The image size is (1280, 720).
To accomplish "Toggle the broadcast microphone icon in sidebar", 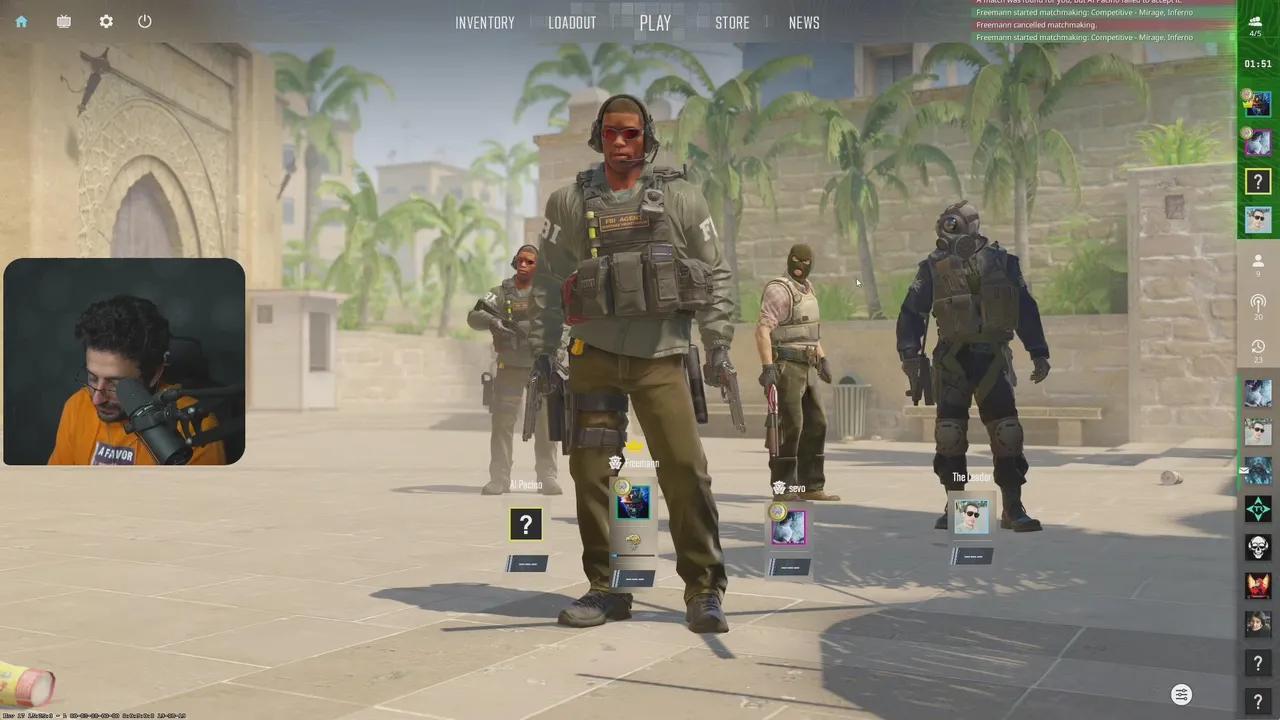I will click(1258, 303).
